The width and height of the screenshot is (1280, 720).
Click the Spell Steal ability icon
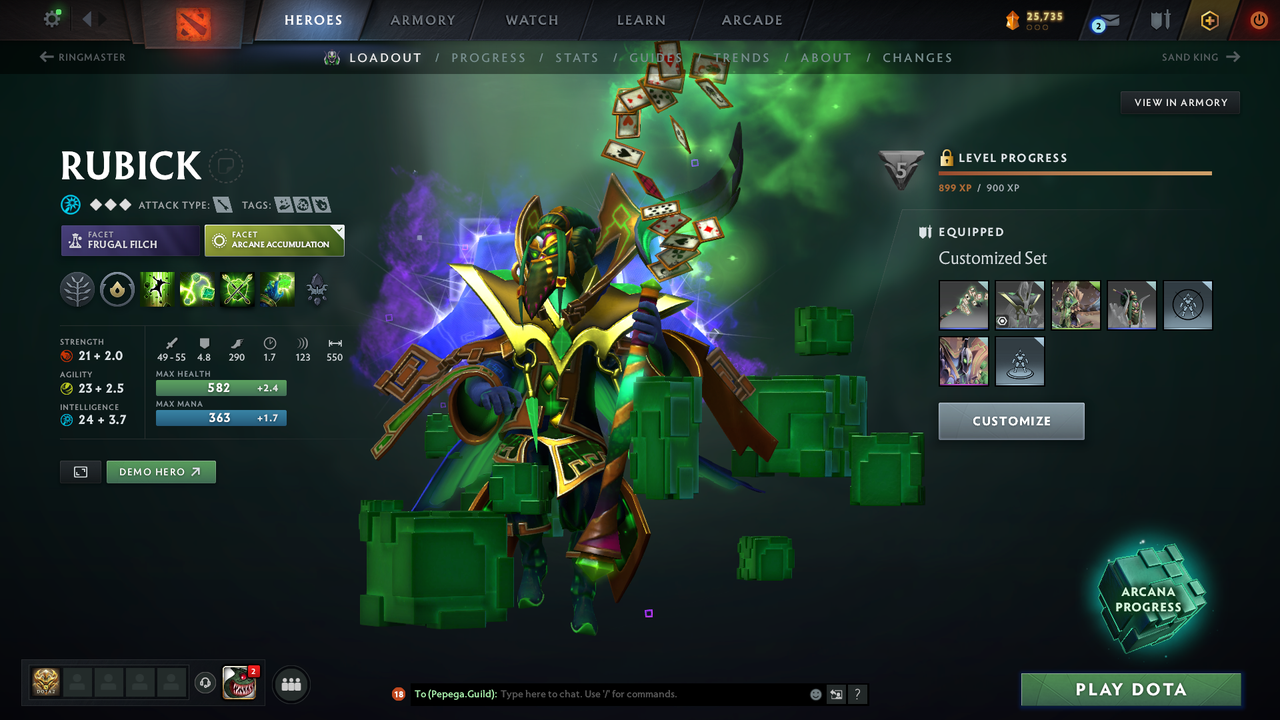[277, 289]
